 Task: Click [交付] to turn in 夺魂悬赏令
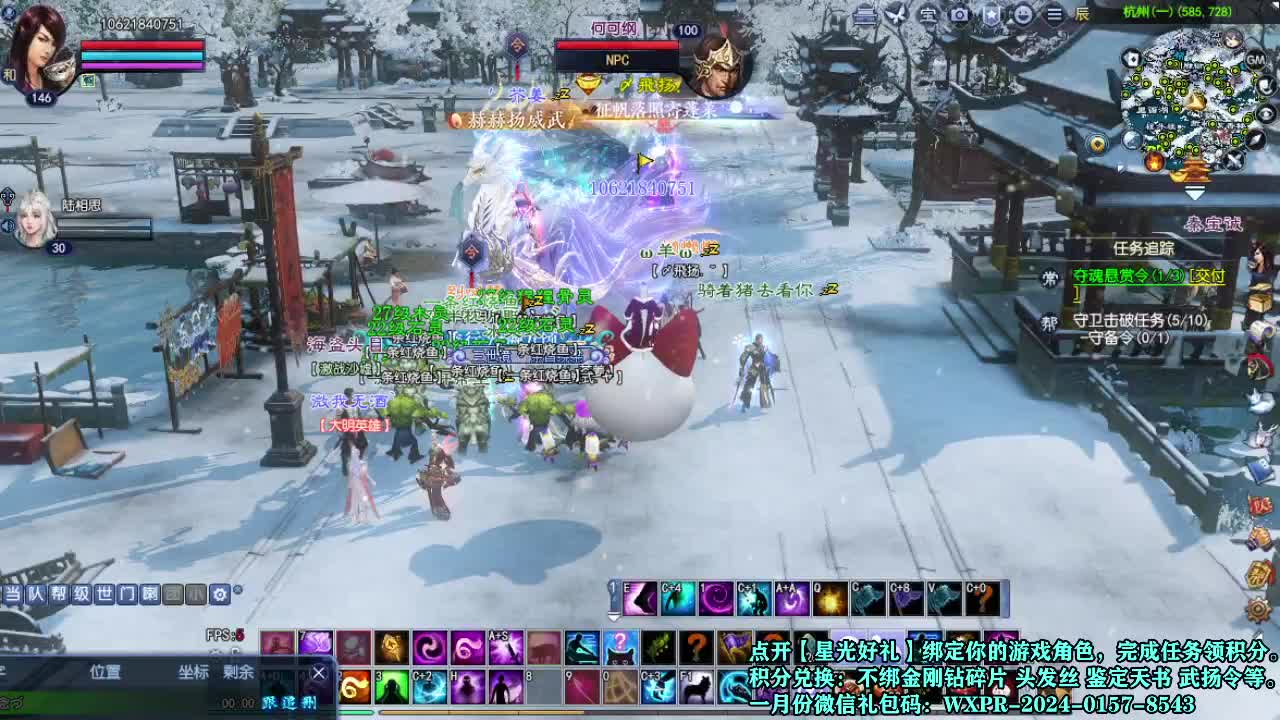[x=1208, y=277]
